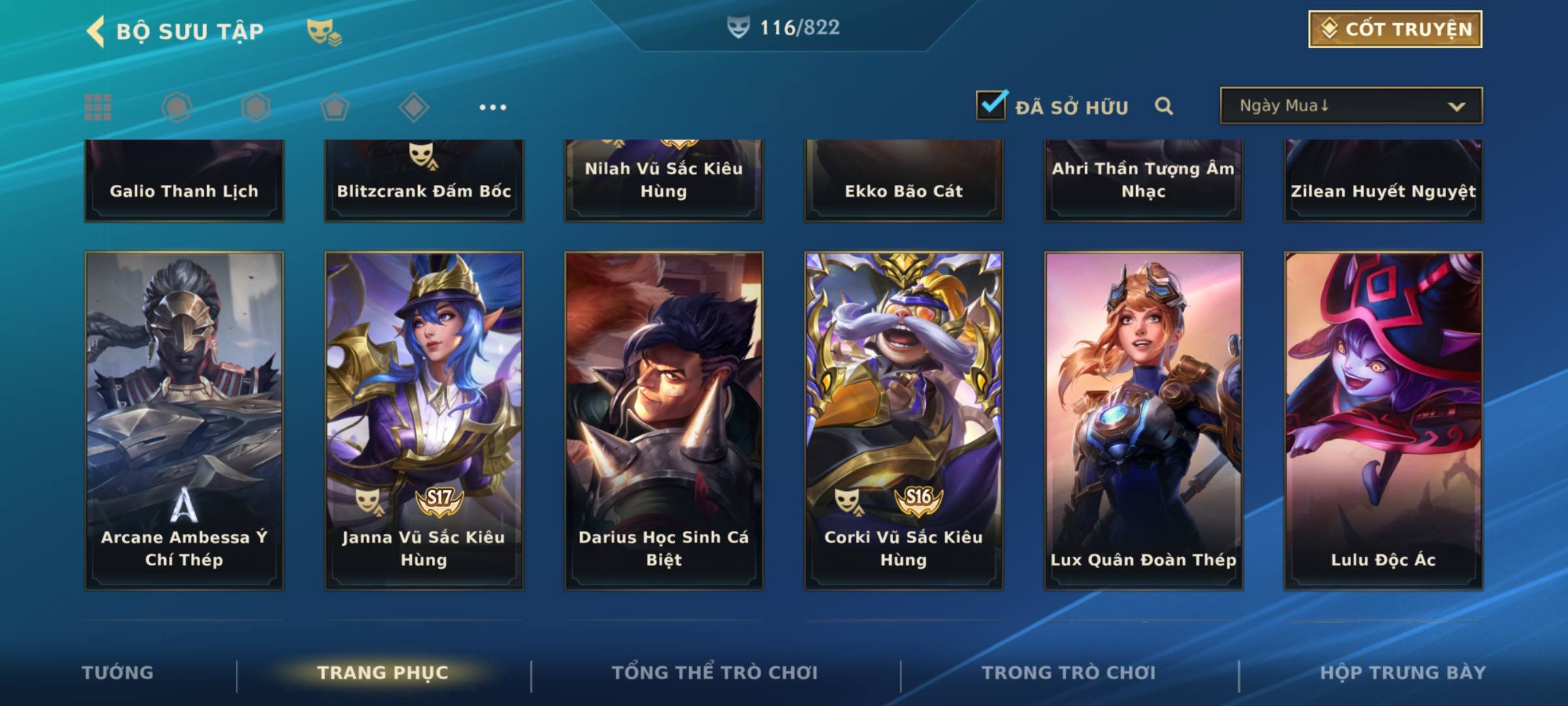Select Arcane Ambessa Ý Chí Thép skin

(184, 420)
